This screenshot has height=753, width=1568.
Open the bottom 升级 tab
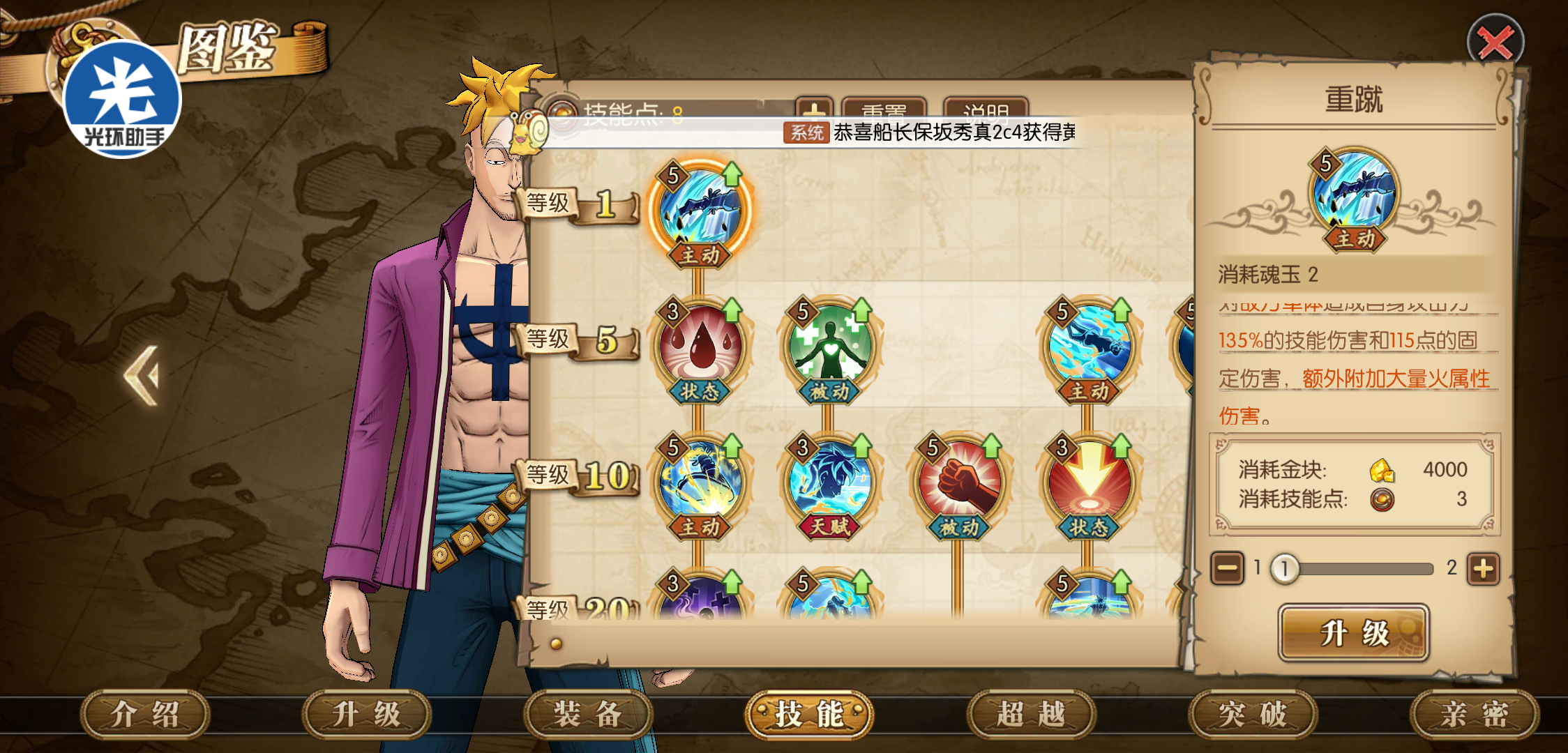click(366, 715)
